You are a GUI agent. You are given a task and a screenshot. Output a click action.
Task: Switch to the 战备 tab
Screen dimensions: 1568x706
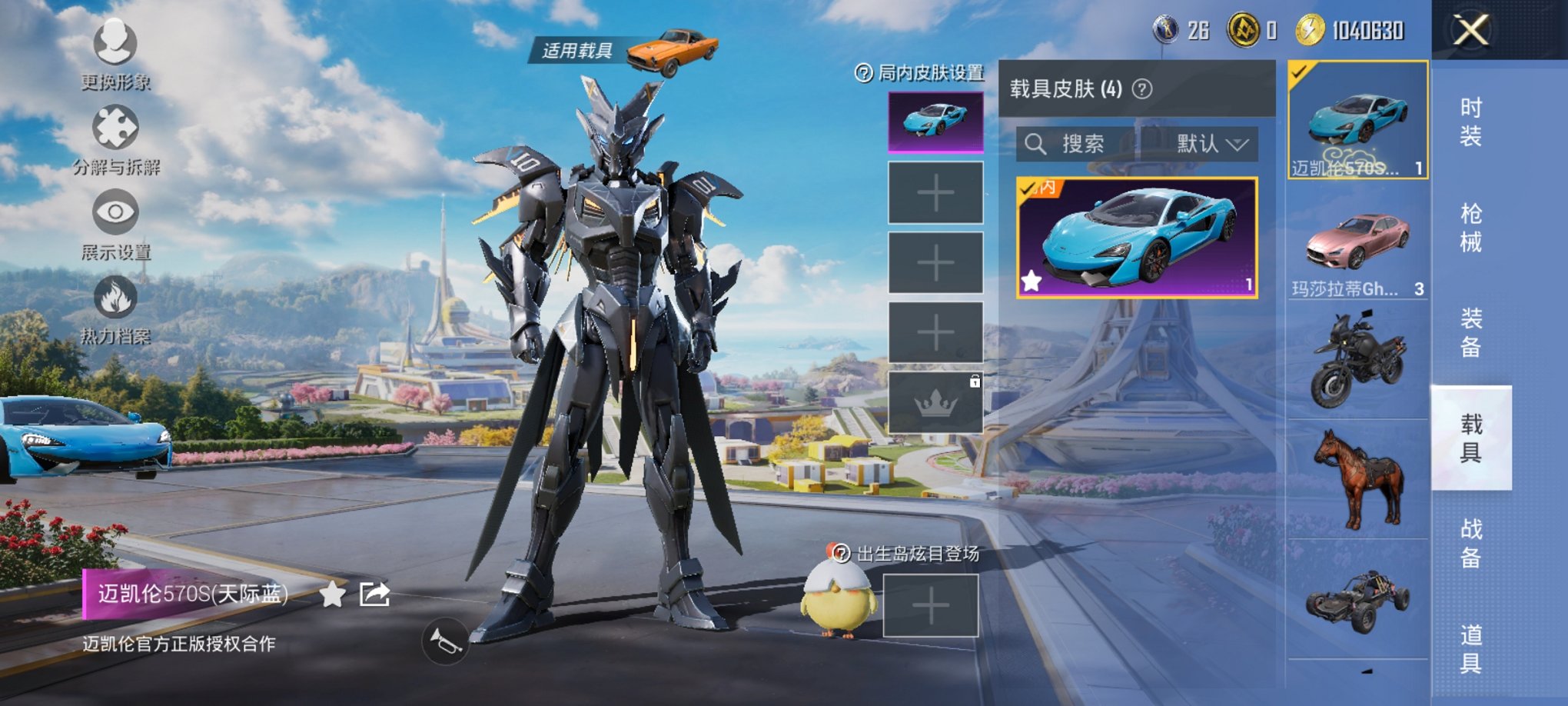tap(1470, 543)
